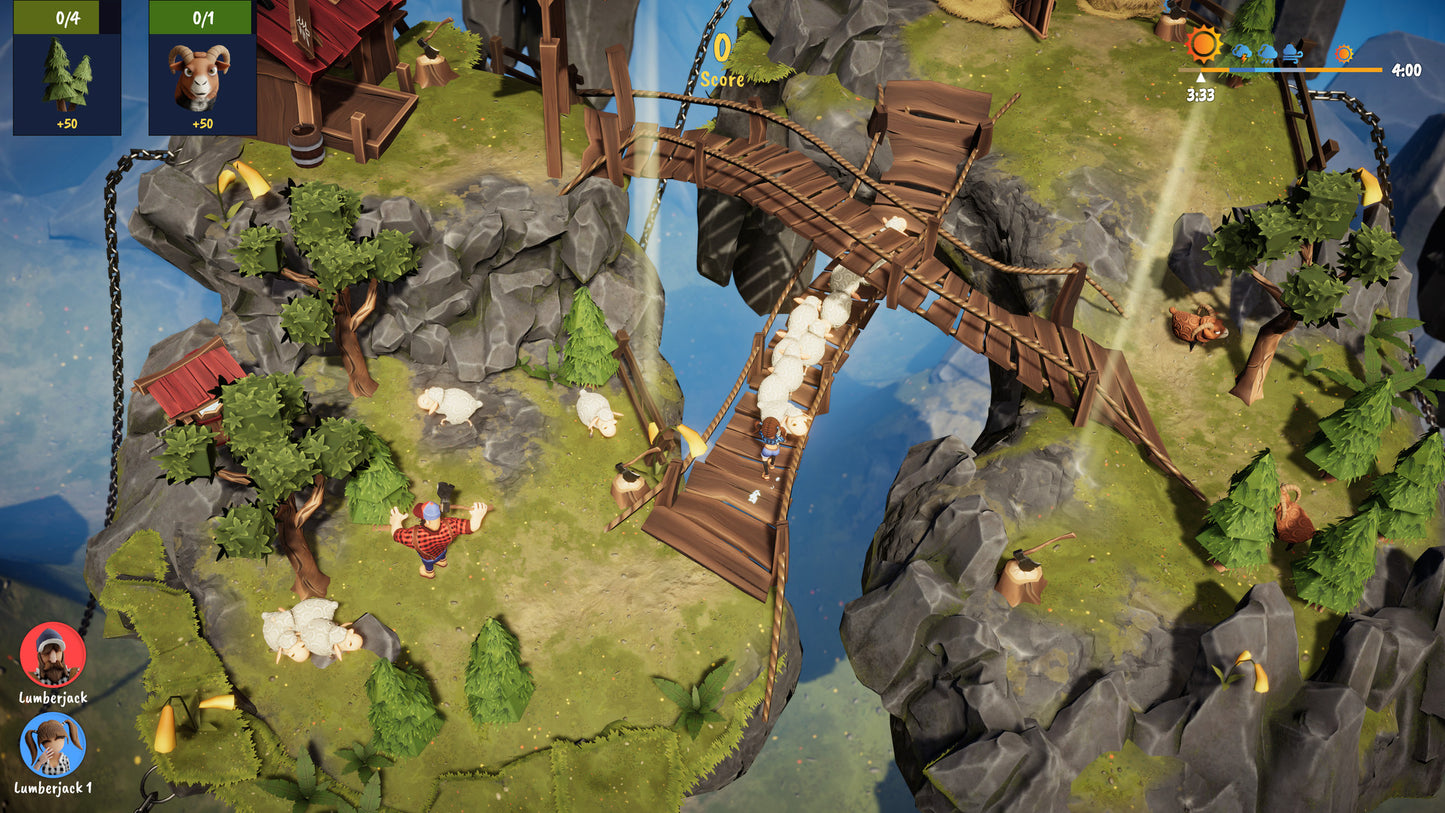Click the sun icon at the forecast bar's left
1445x813 pixels.
click(x=1203, y=47)
